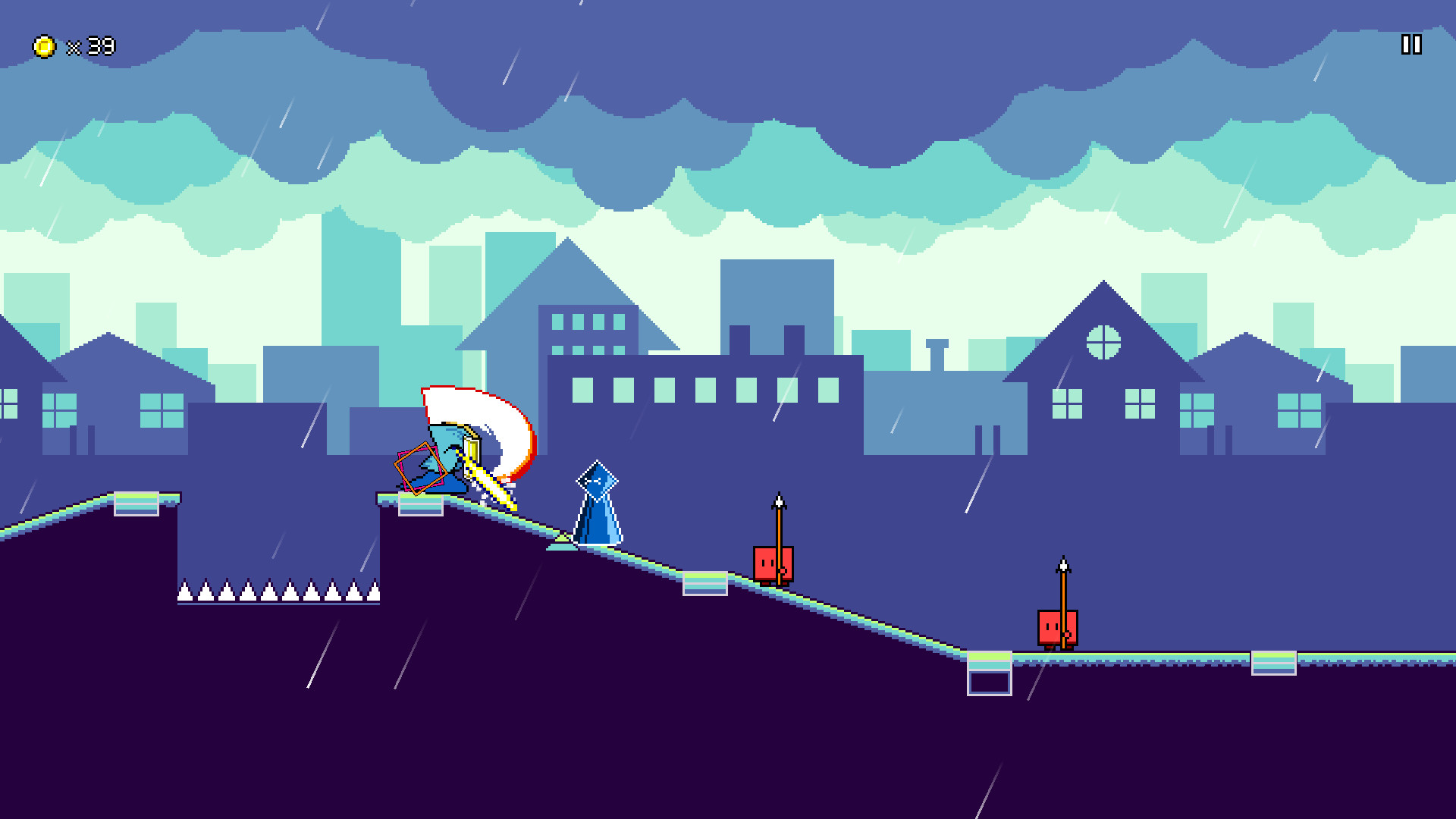
Task: Click the yellow coin icon in the HUD
Action: click(x=43, y=45)
